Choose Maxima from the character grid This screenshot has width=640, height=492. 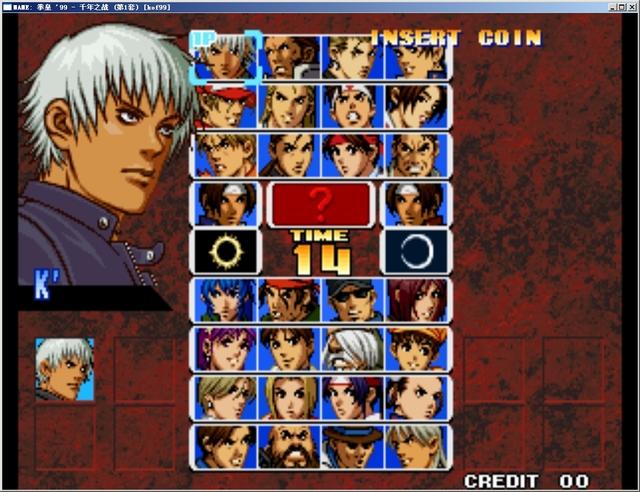[x=290, y=57]
